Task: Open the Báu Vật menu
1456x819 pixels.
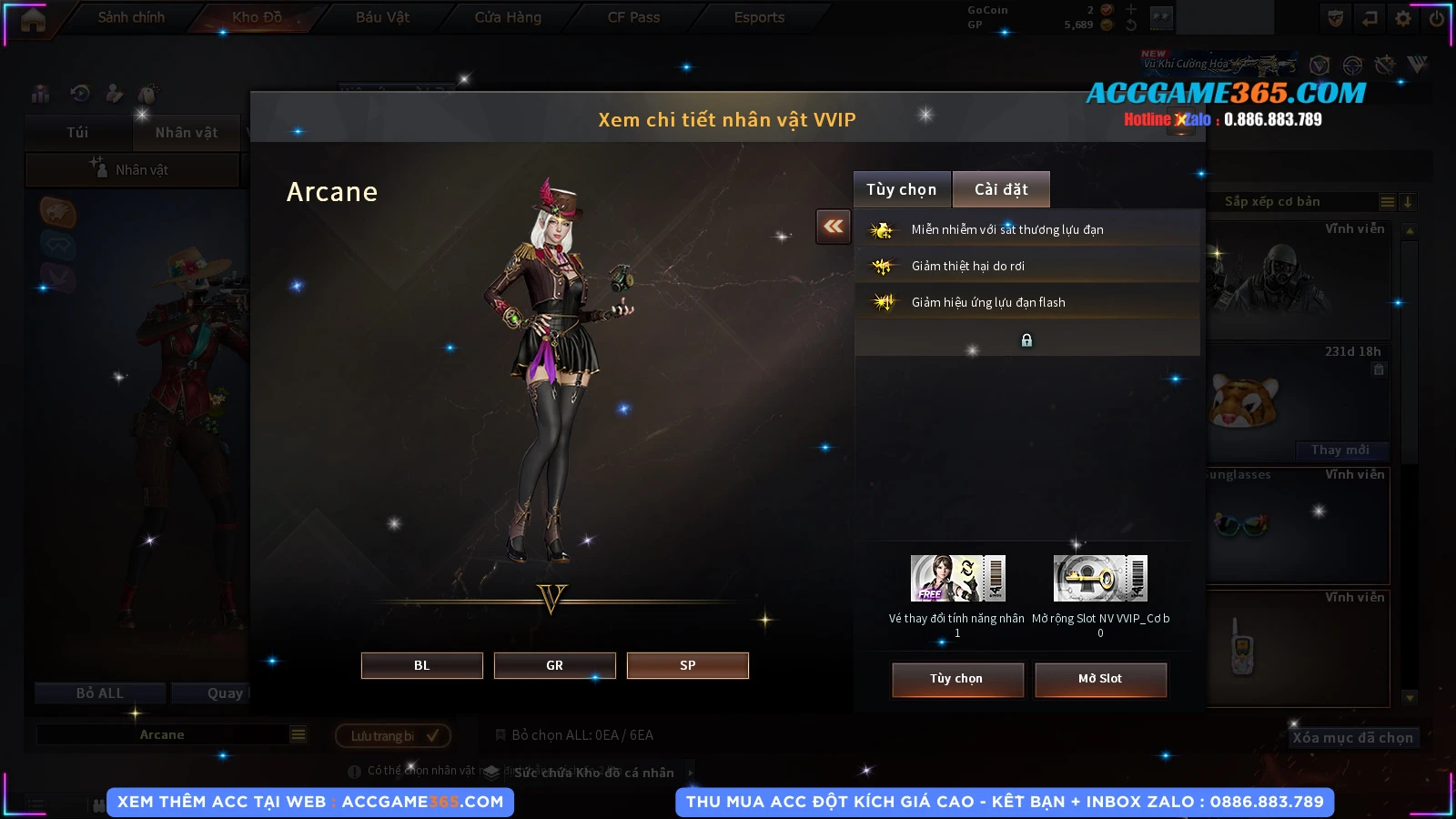Action: tap(382, 17)
